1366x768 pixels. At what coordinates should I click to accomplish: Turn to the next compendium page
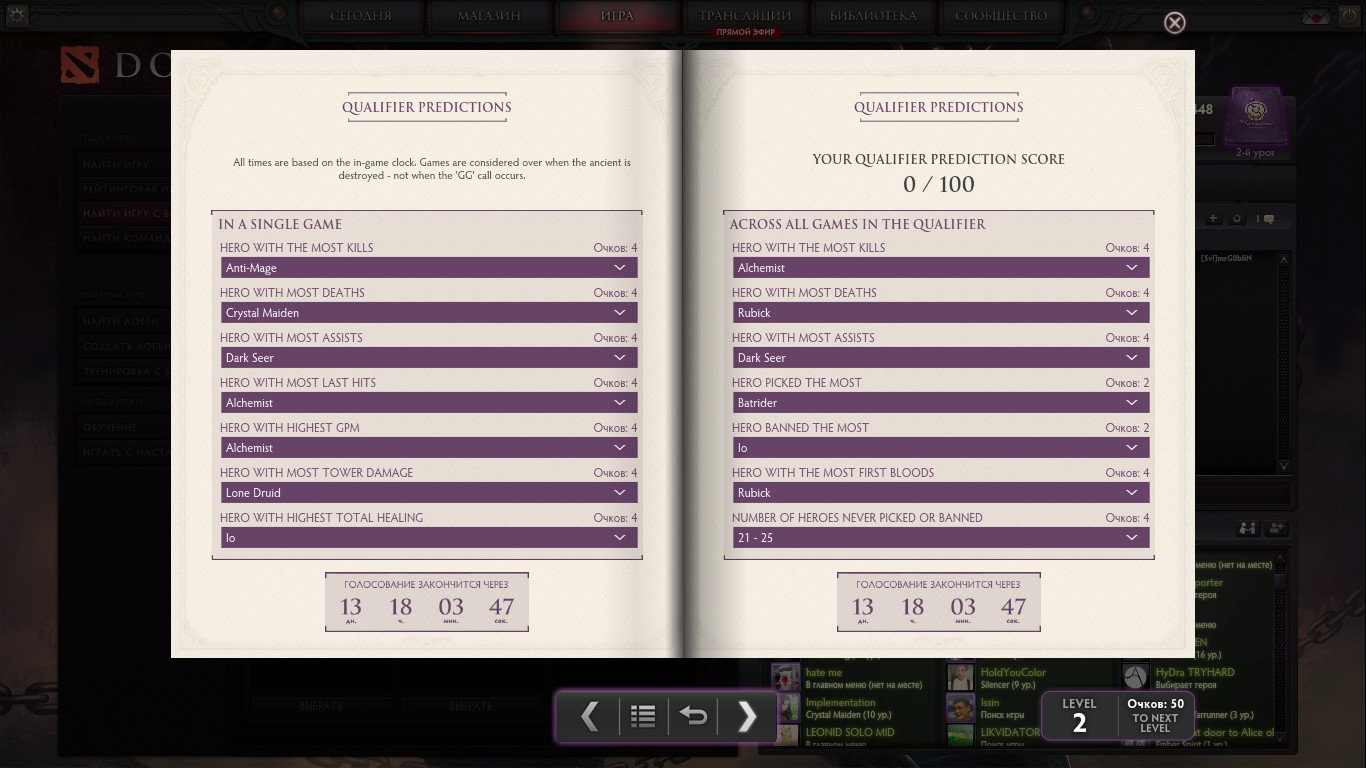coord(746,716)
